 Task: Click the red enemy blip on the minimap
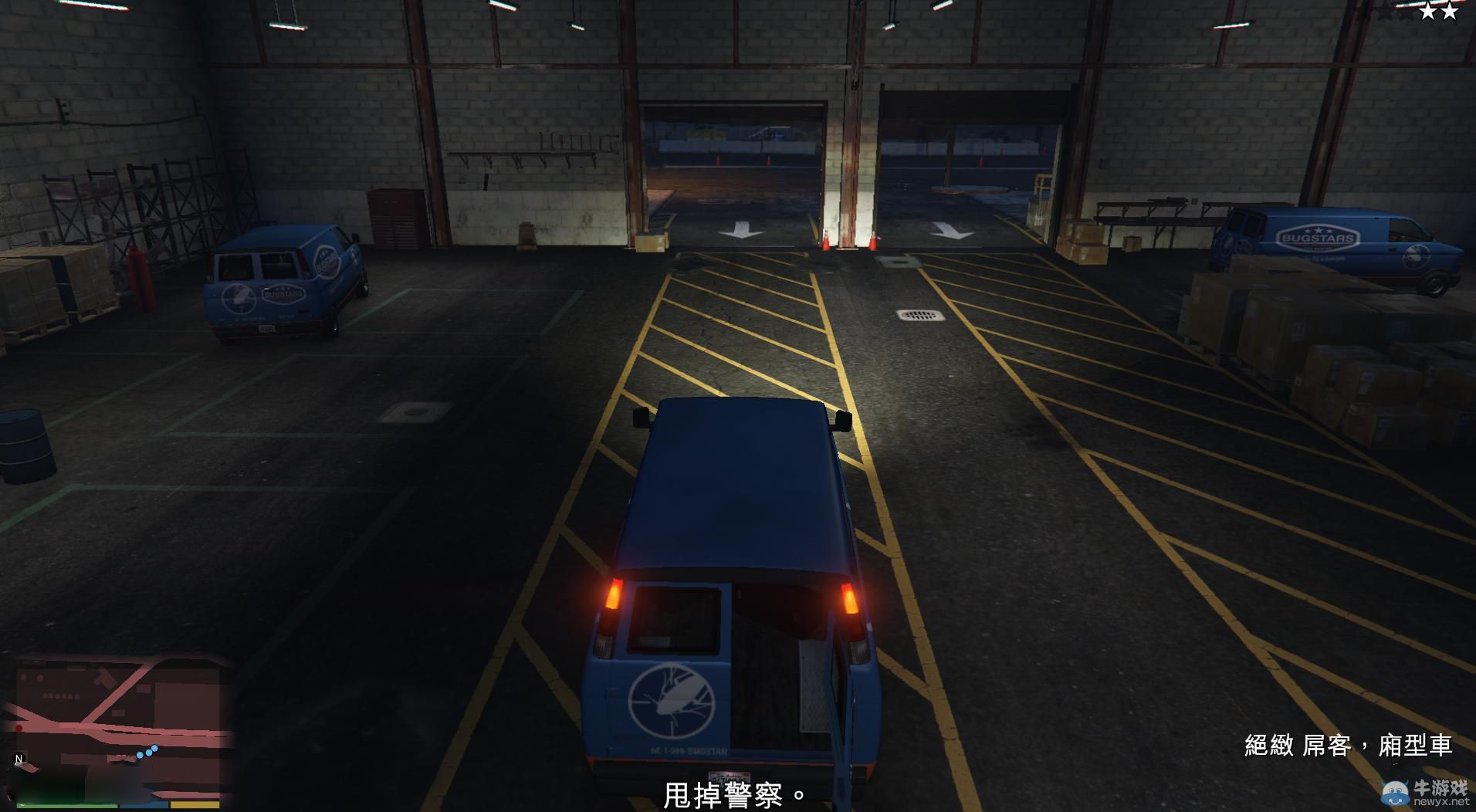[19, 728]
